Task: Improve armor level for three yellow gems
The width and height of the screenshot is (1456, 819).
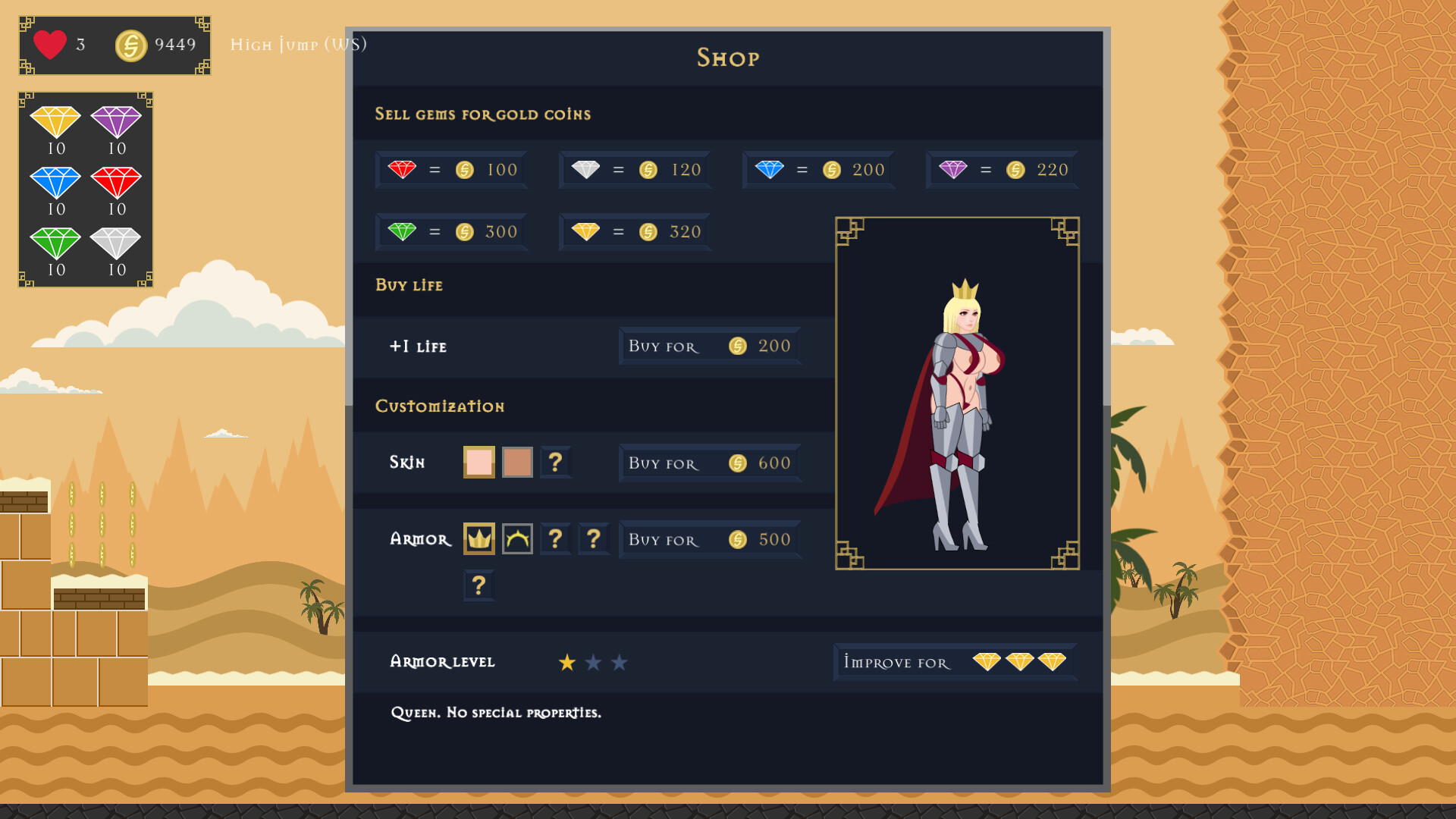Action: 954,661
